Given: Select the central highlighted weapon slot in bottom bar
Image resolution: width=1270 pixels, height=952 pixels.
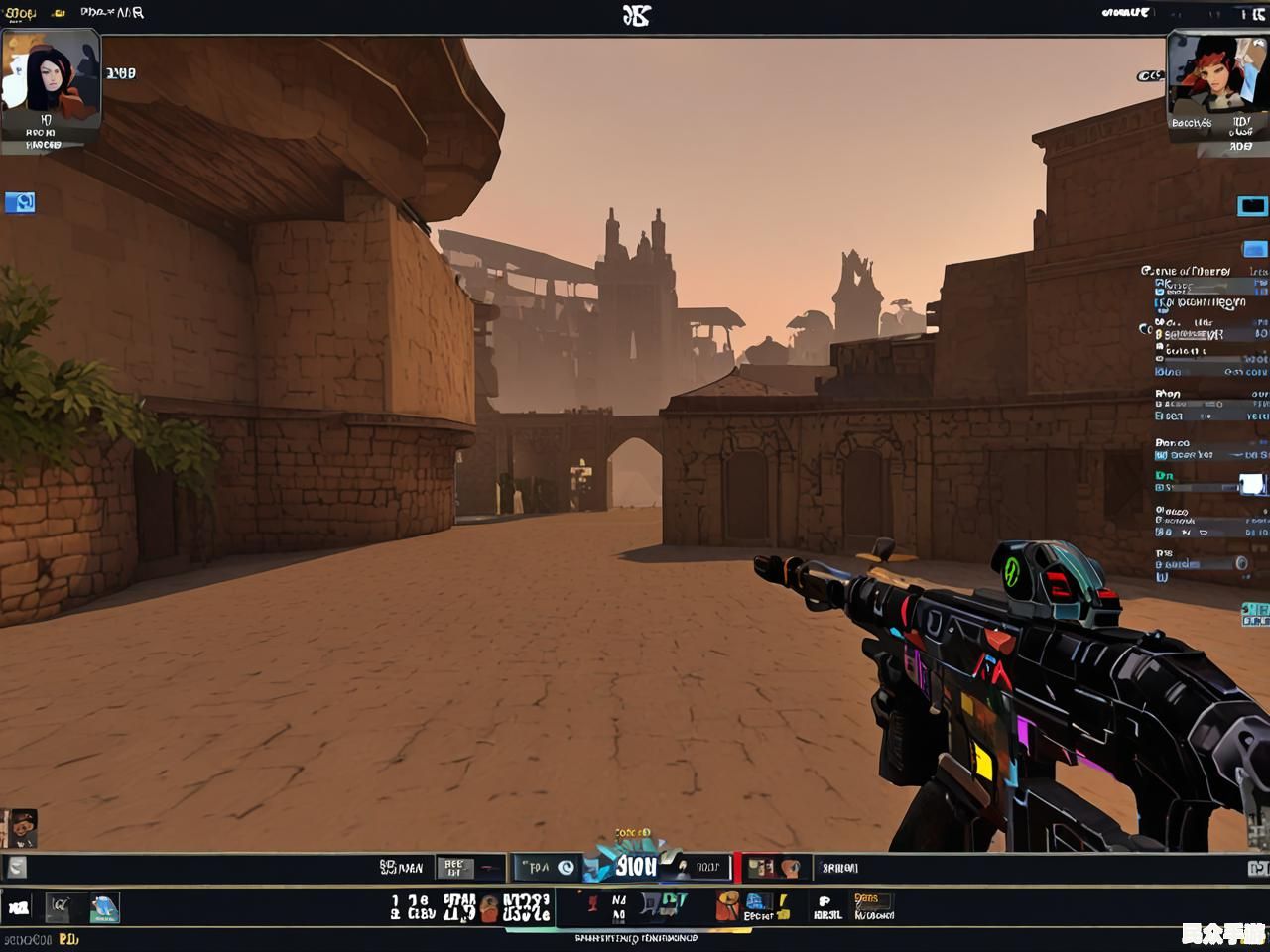Looking at the screenshot, I should (x=635, y=866).
